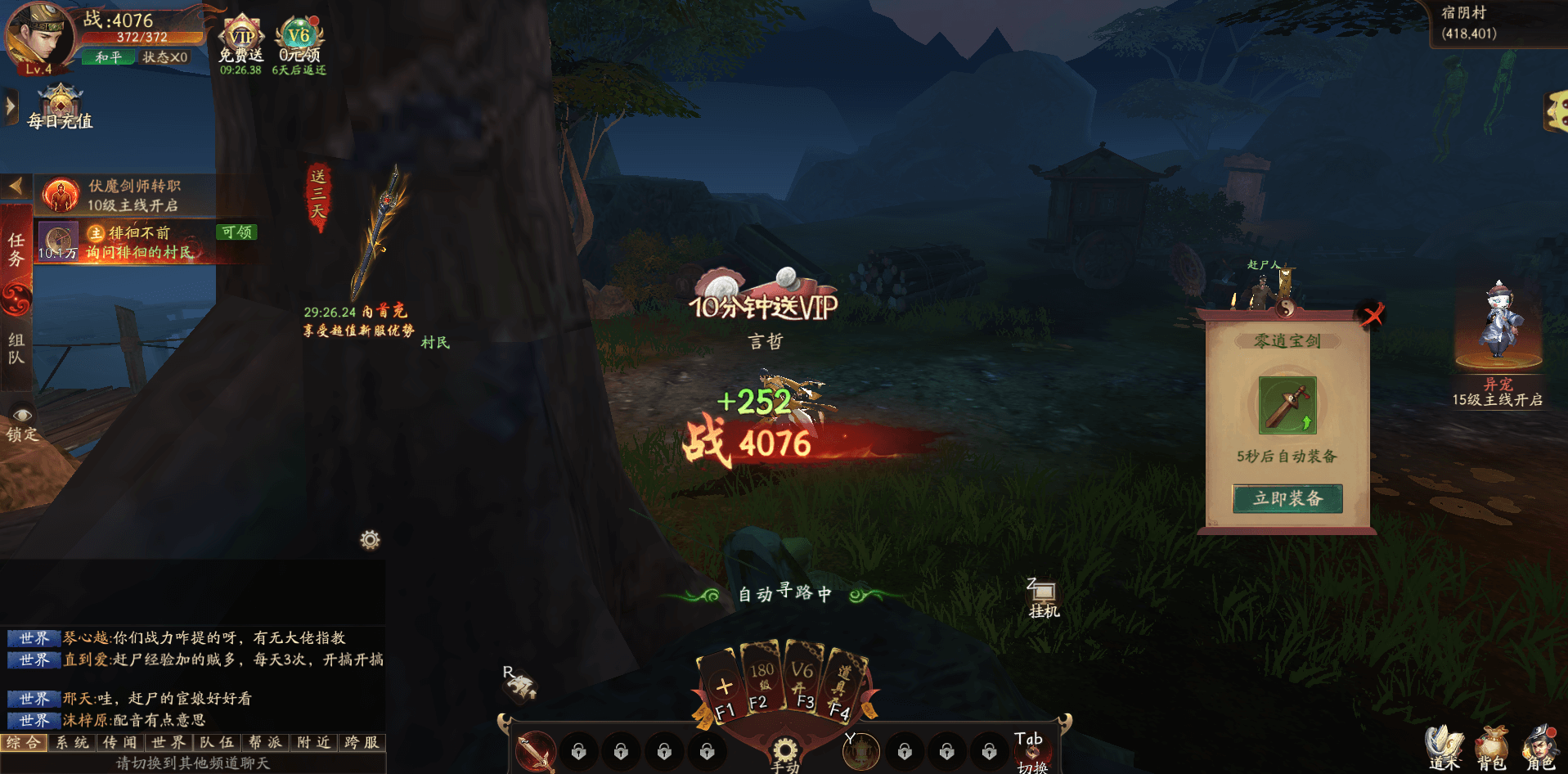Click the R mount skill icon
1568x774 pixels.
click(x=519, y=684)
